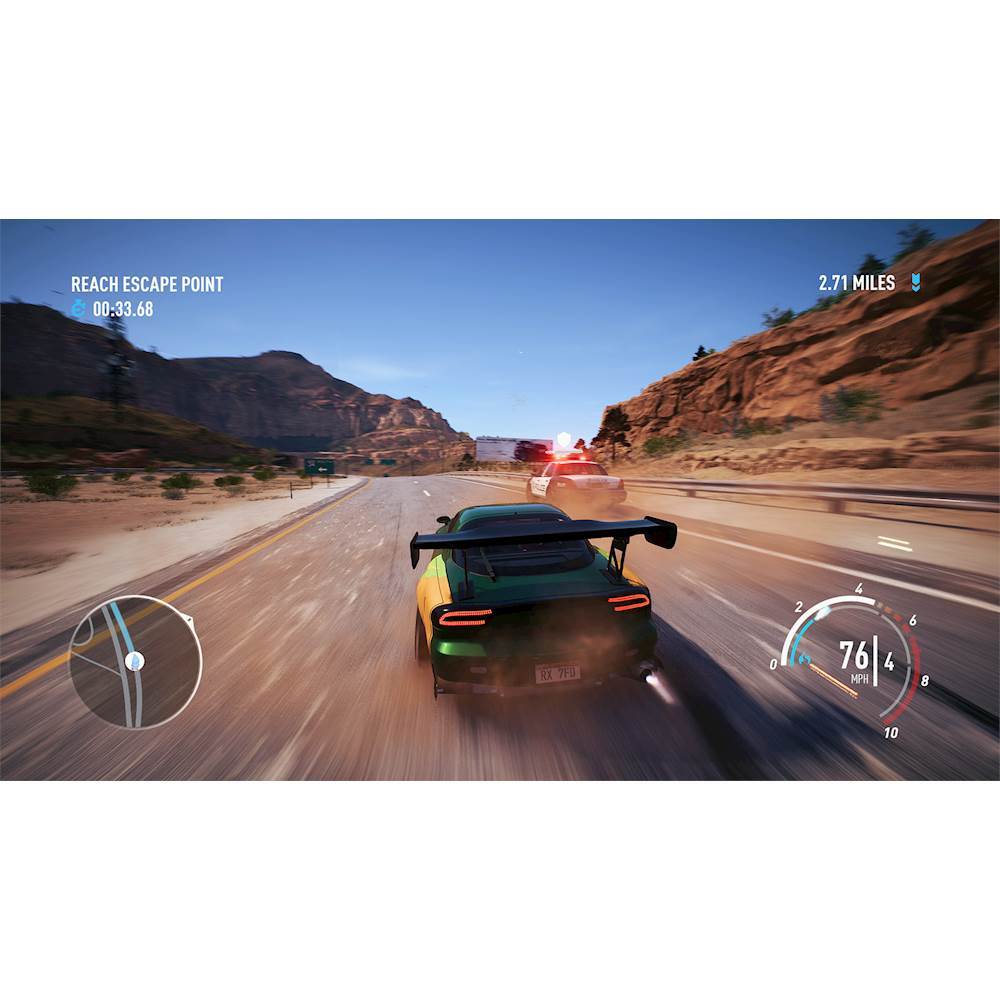The height and width of the screenshot is (1000, 1000).
Task: Click the circular minimap
Action: (135, 661)
